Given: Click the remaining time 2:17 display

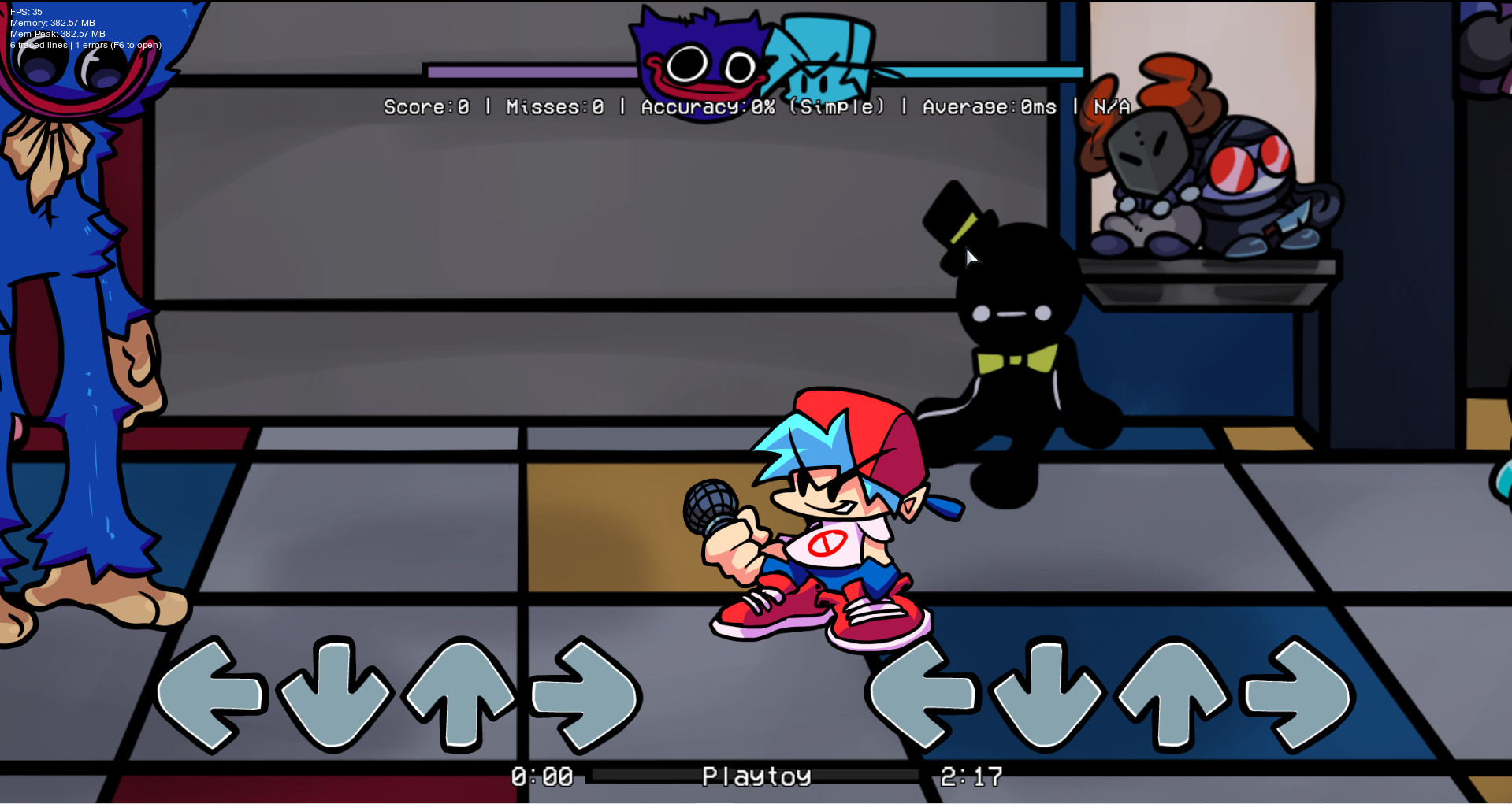Looking at the screenshot, I should tap(971, 777).
